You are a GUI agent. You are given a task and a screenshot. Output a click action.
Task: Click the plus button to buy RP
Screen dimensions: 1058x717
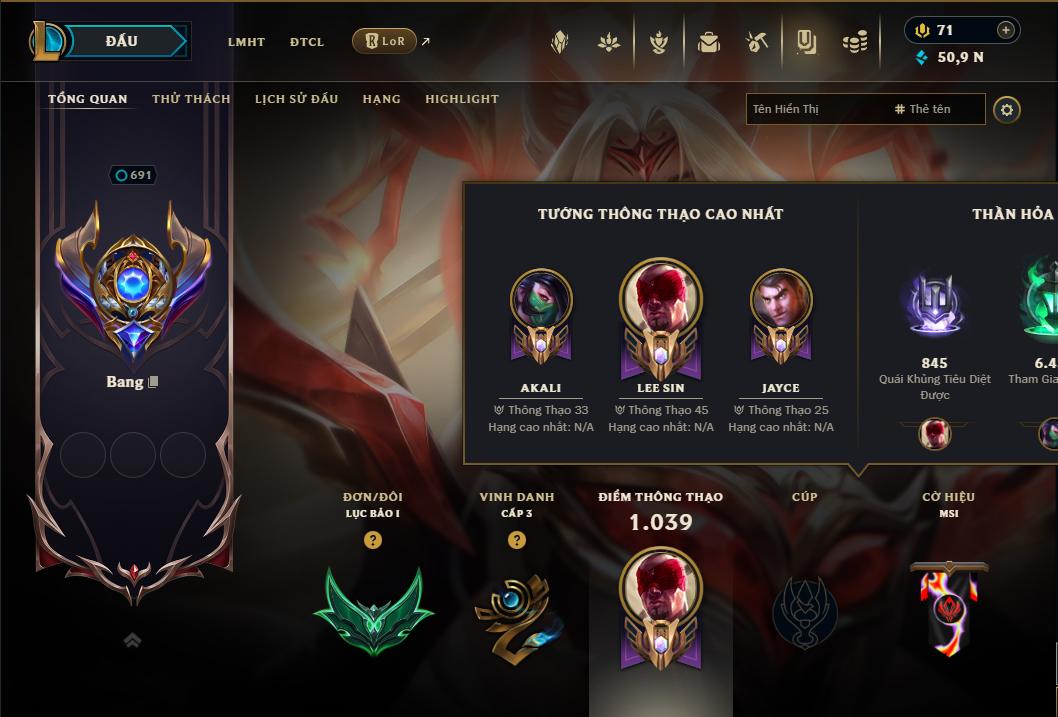(1006, 30)
